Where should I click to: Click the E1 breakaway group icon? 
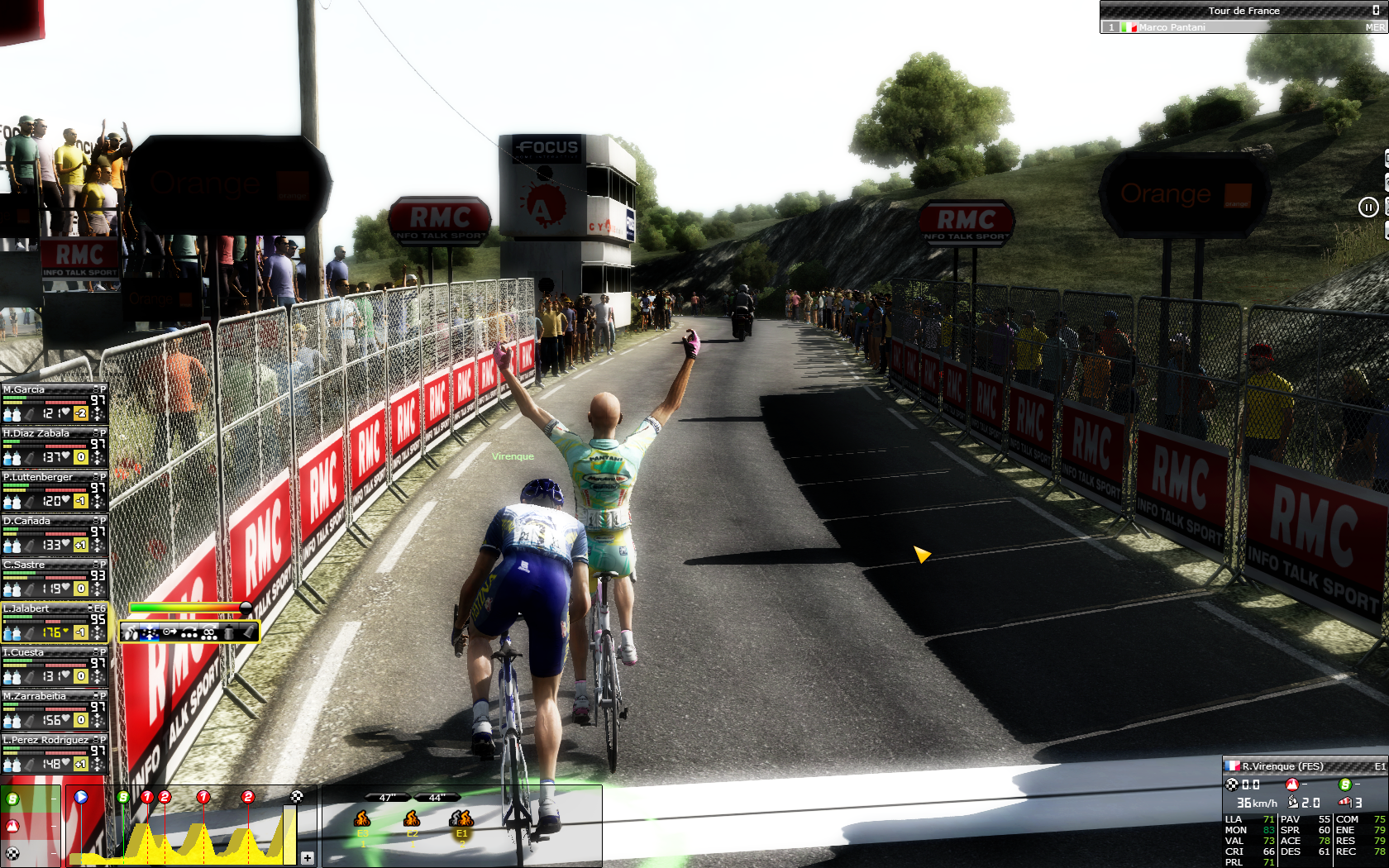(x=461, y=819)
